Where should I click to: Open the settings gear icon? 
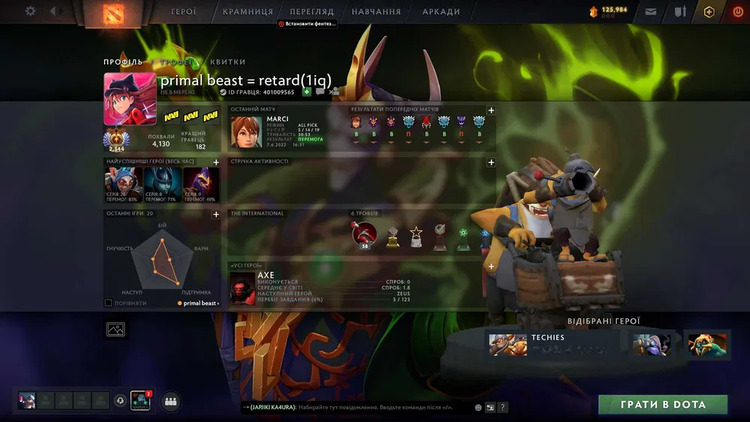coord(30,11)
